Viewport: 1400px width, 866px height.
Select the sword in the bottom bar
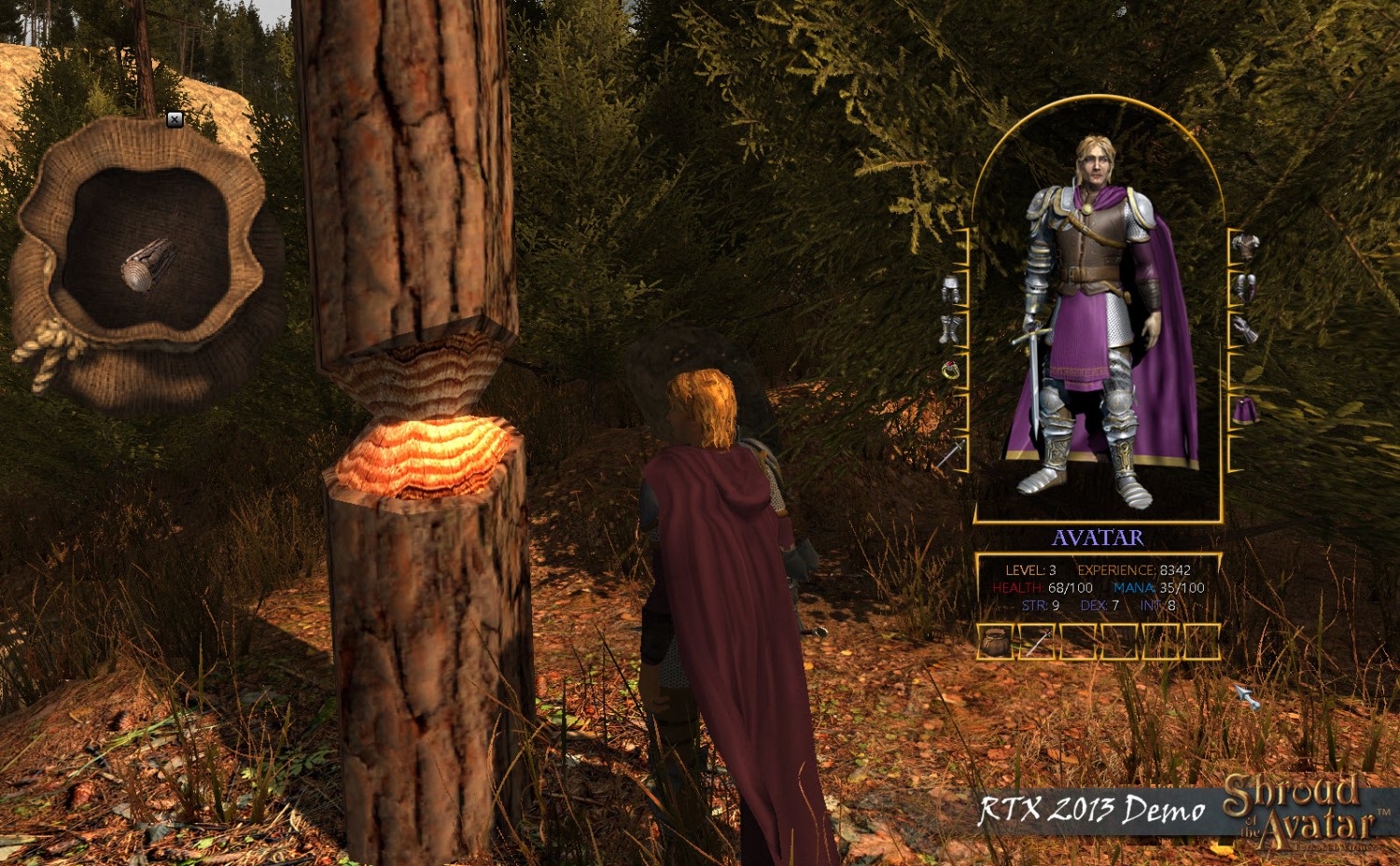tap(1038, 642)
